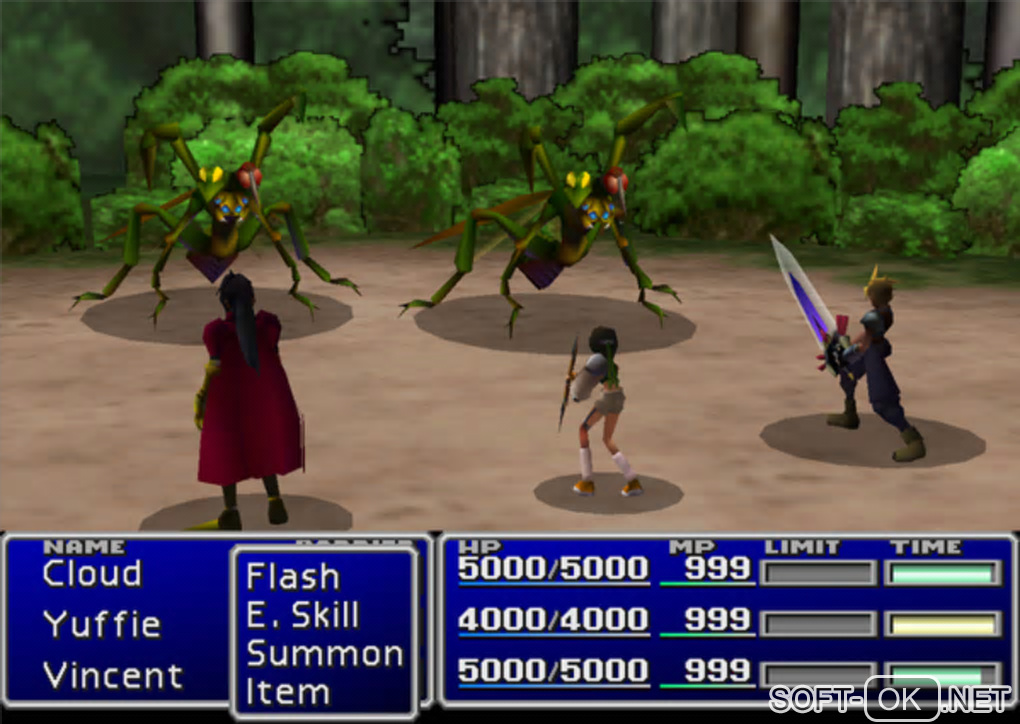Screen dimensions: 1020x724
Task: Select Cloud in the party list
Action: coord(92,574)
